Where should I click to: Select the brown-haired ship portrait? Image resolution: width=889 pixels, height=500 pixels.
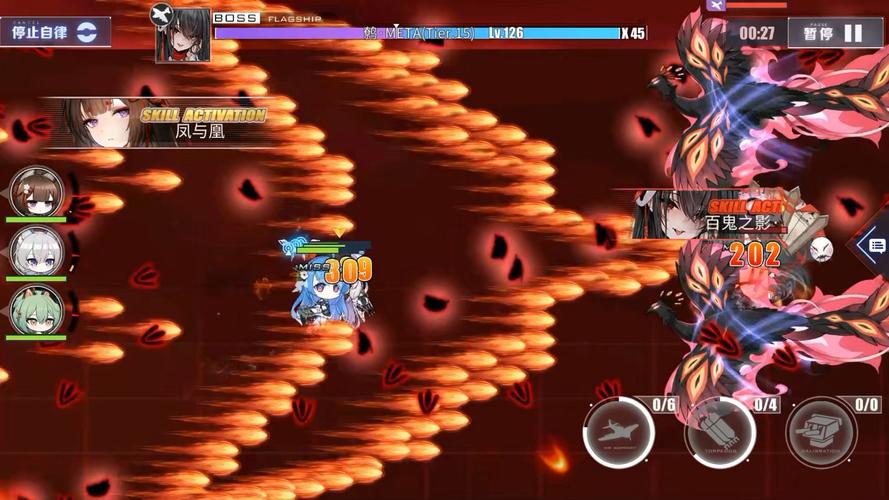[x=37, y=191]
